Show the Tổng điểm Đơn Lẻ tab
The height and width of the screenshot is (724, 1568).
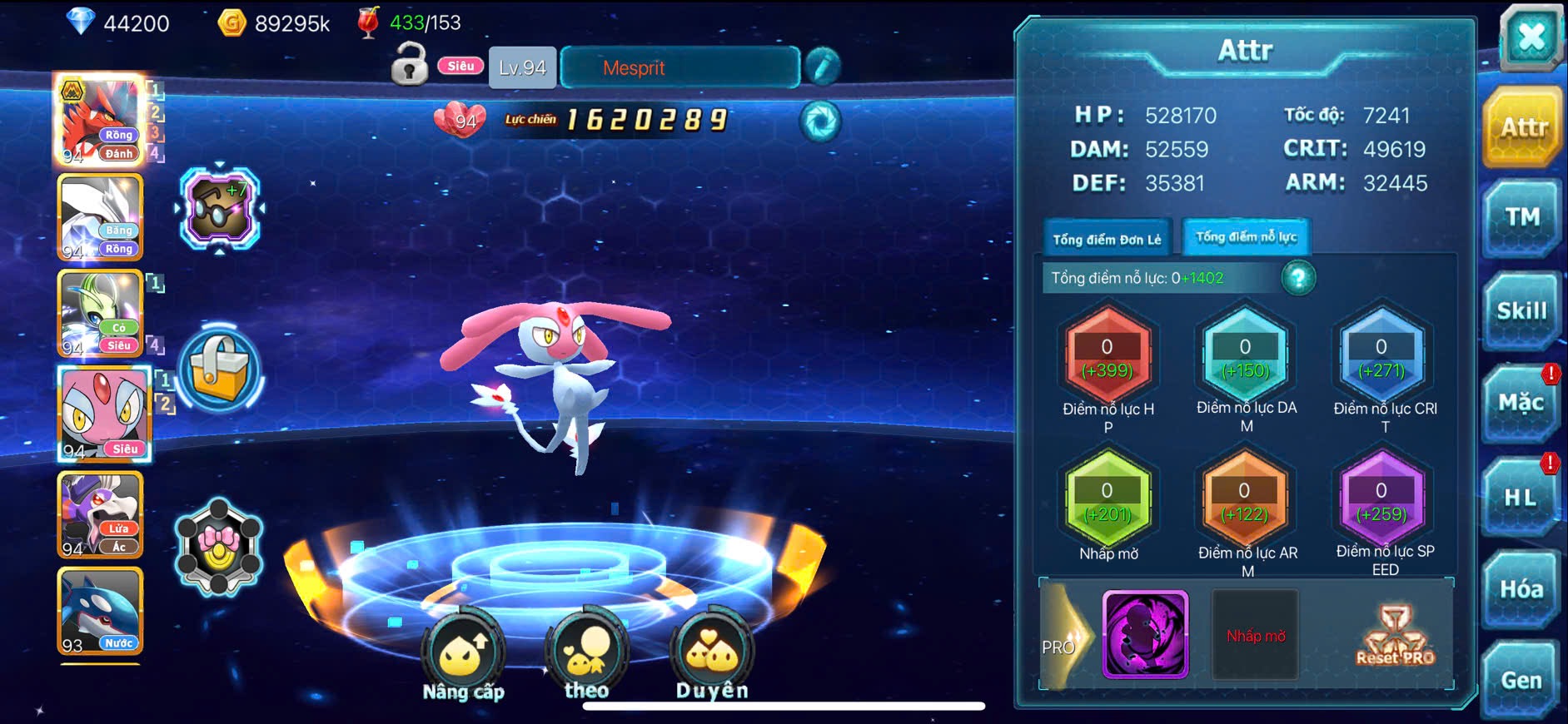(1107, 240)
